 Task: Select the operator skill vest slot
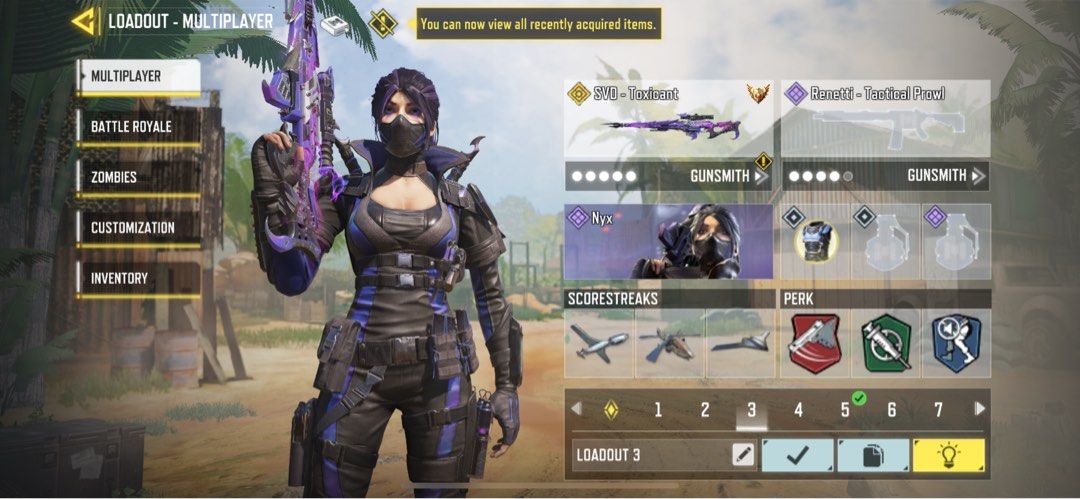(816, 242)
